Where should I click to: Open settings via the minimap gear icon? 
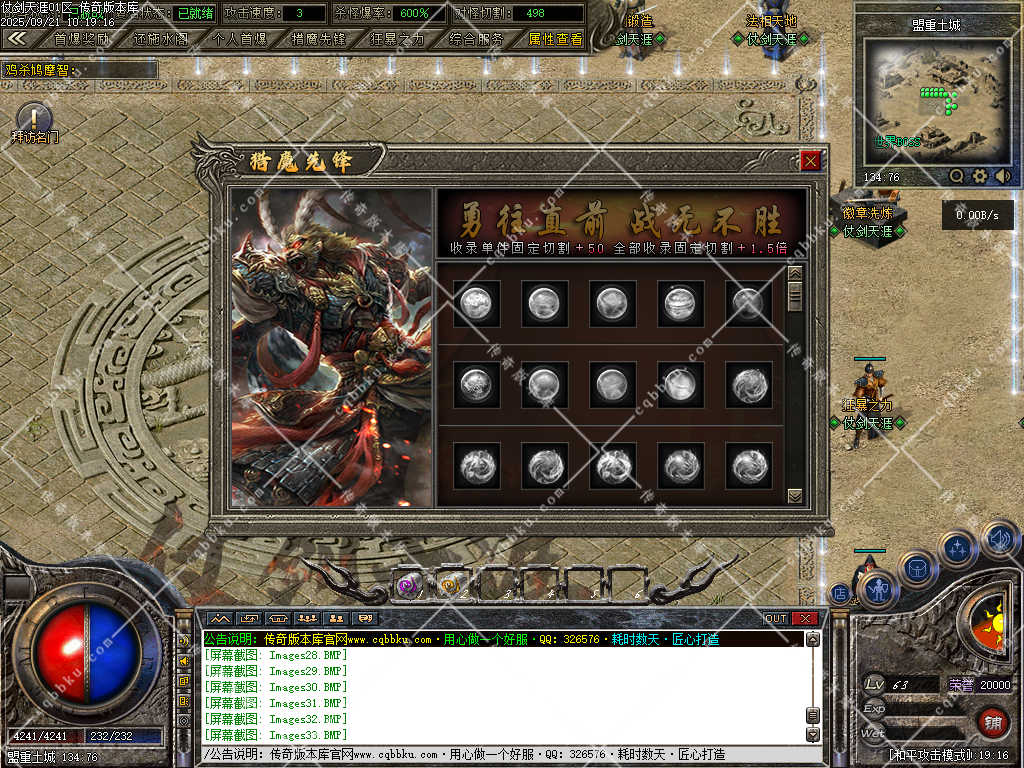980,176
